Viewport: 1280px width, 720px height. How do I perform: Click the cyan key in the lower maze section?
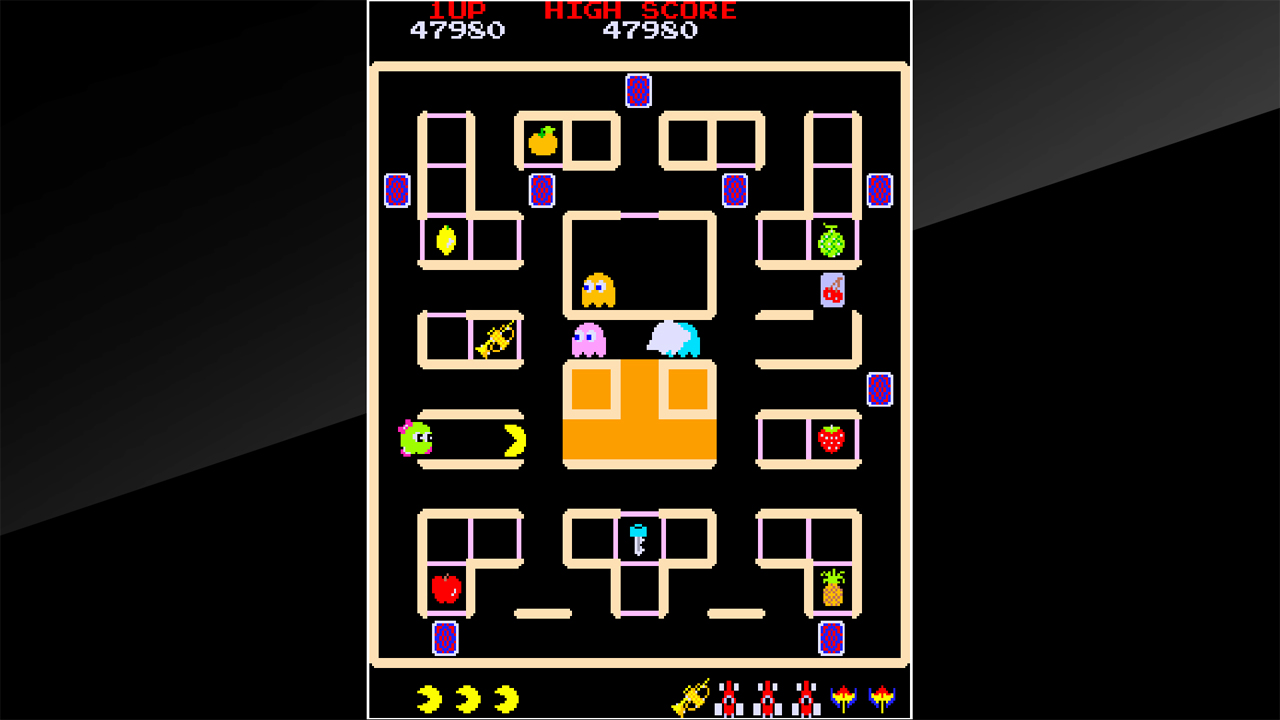pos(637,537)
